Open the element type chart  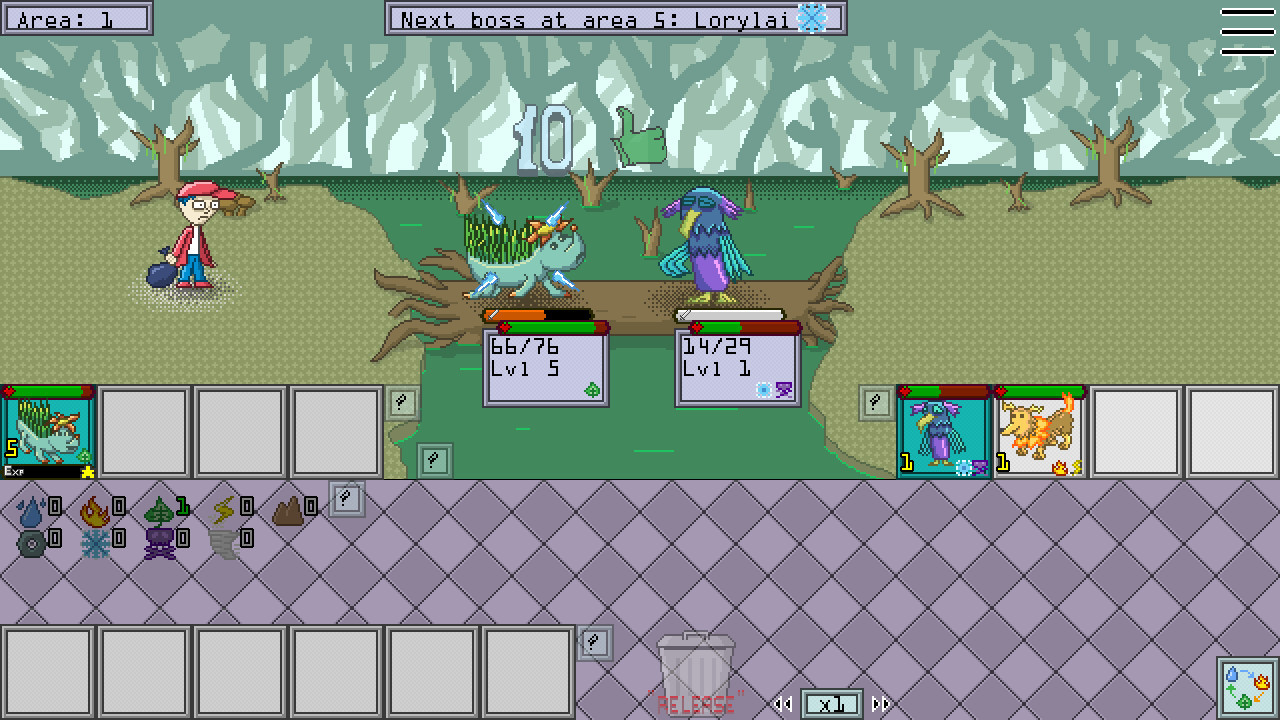[1247, 687]
